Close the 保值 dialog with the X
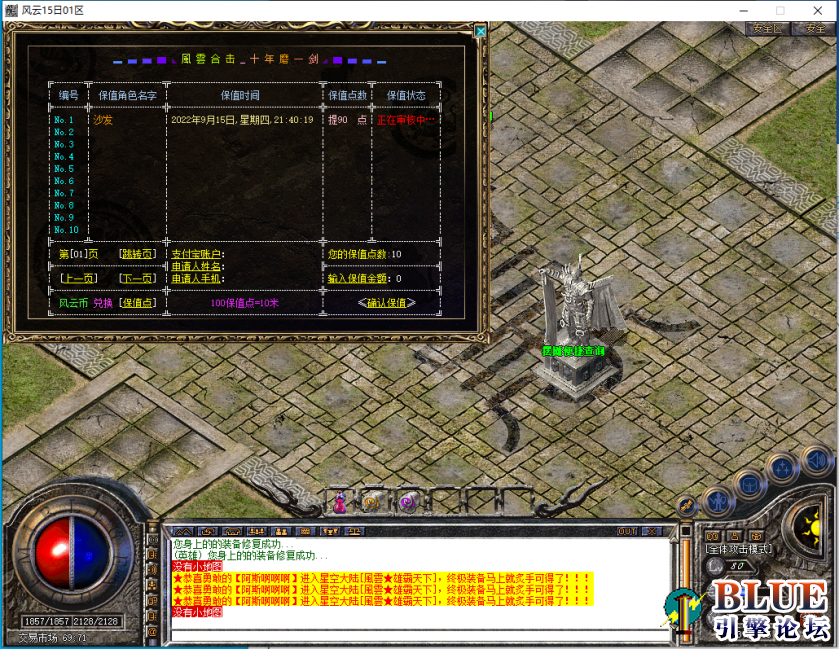The image size is (839, 649). click(480, 31)
